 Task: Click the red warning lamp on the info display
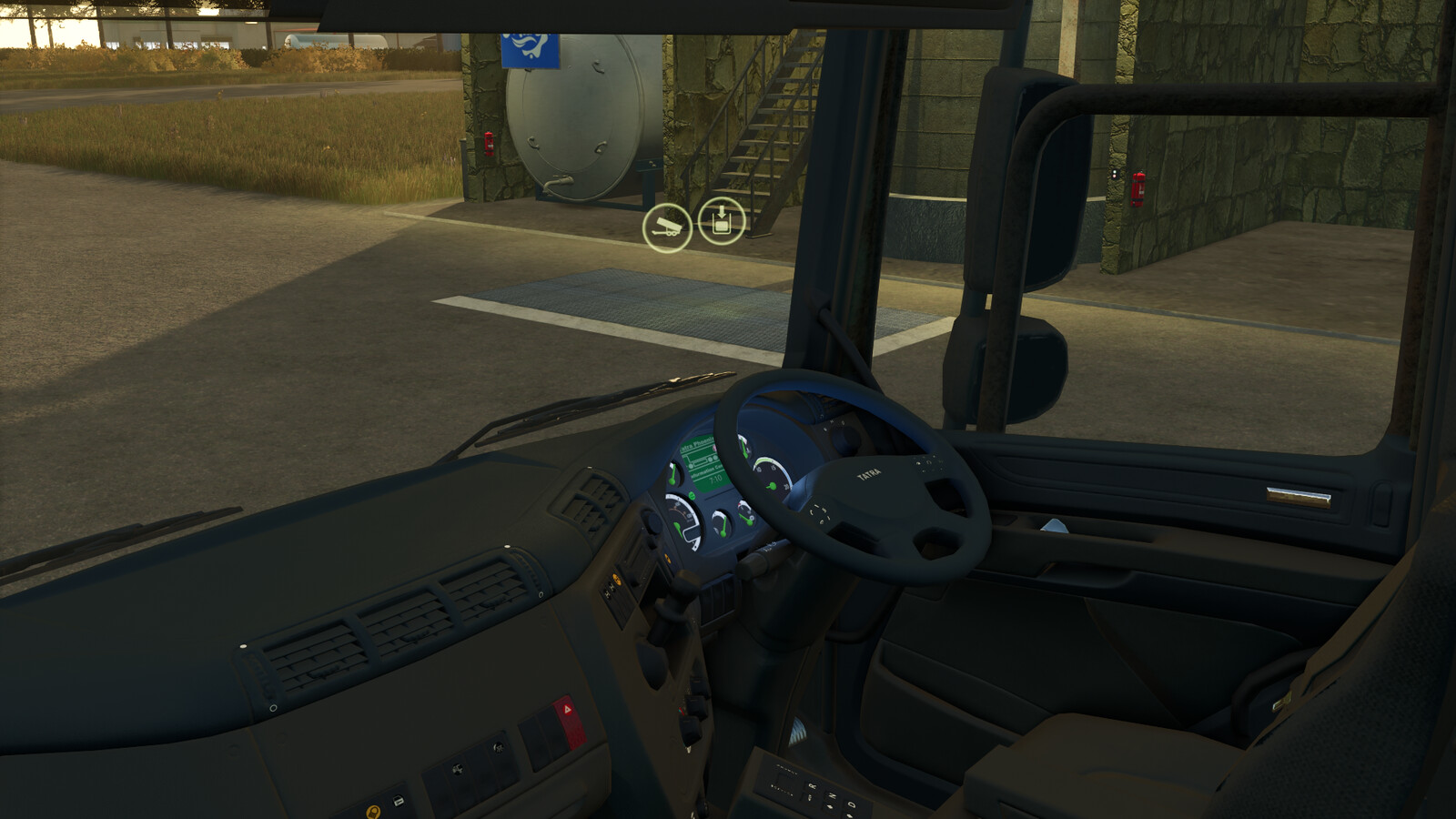coord(714,448)
